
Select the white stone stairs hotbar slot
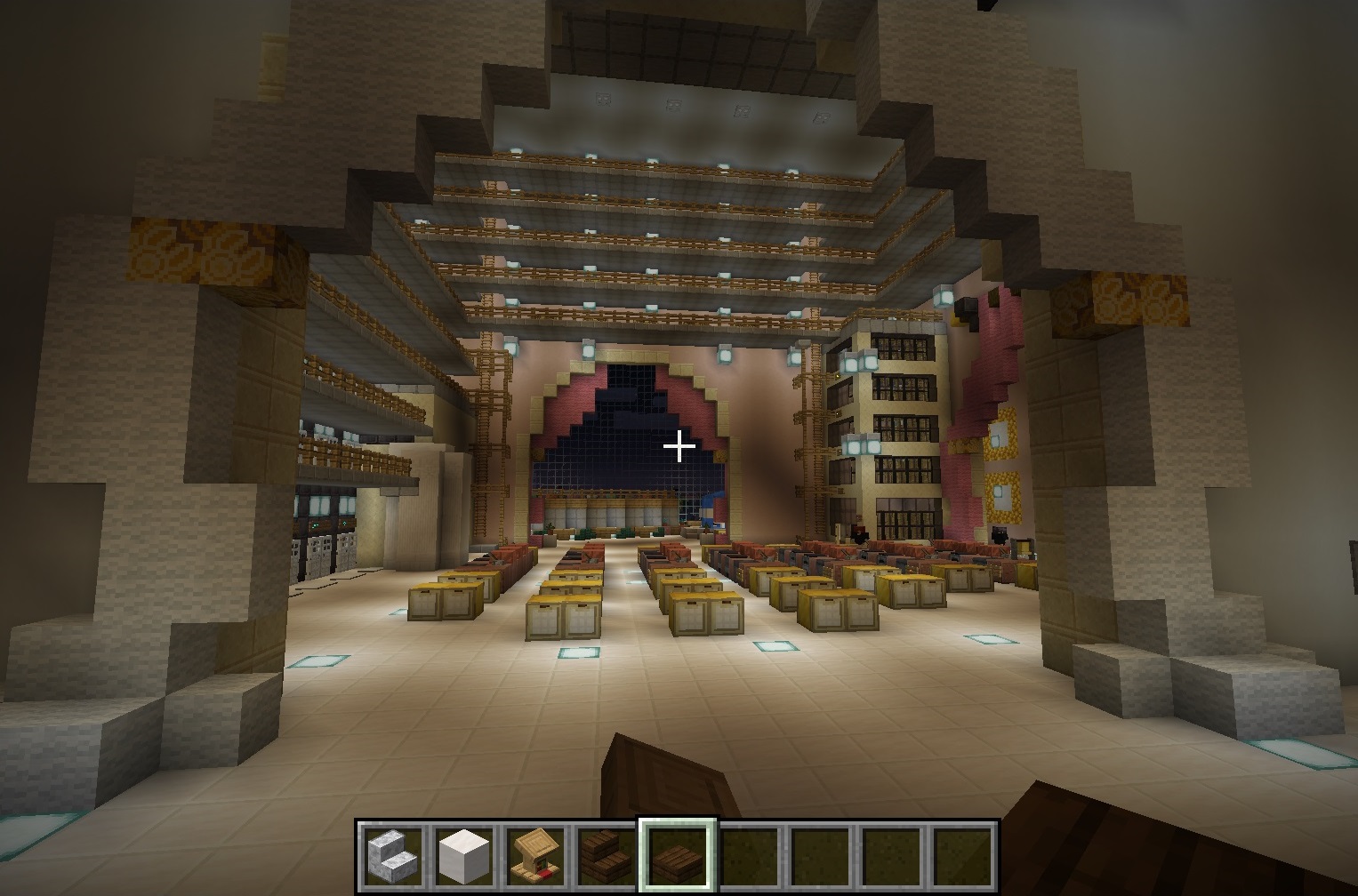click(x=393, y=855)
